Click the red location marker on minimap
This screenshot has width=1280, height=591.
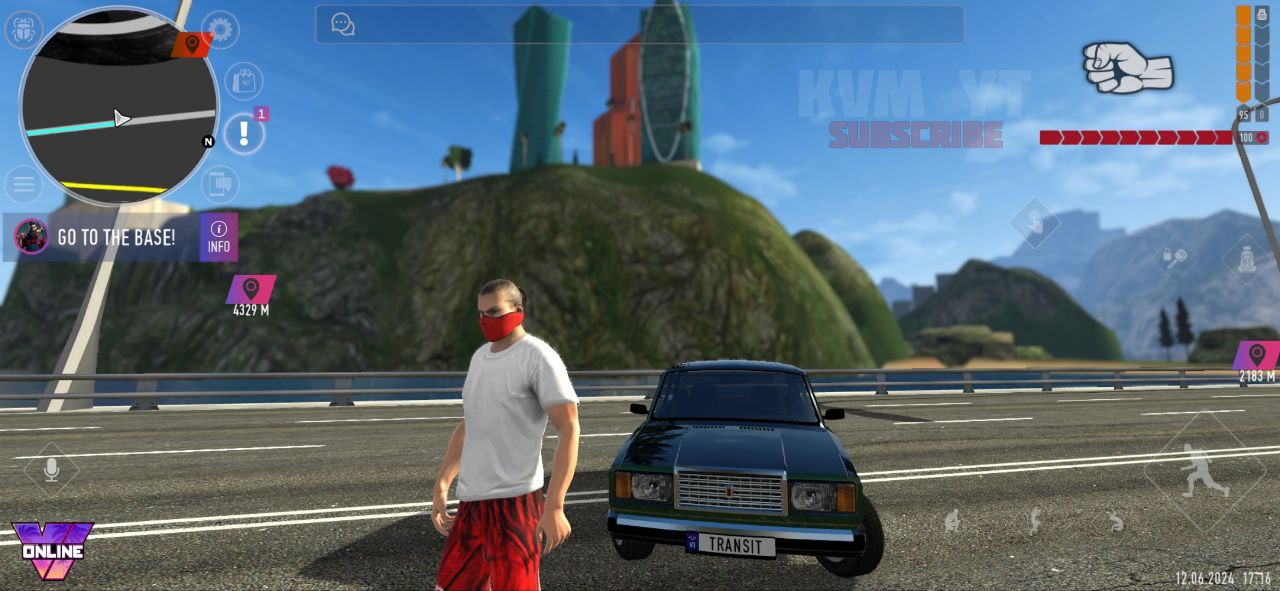tap(190, 44)
